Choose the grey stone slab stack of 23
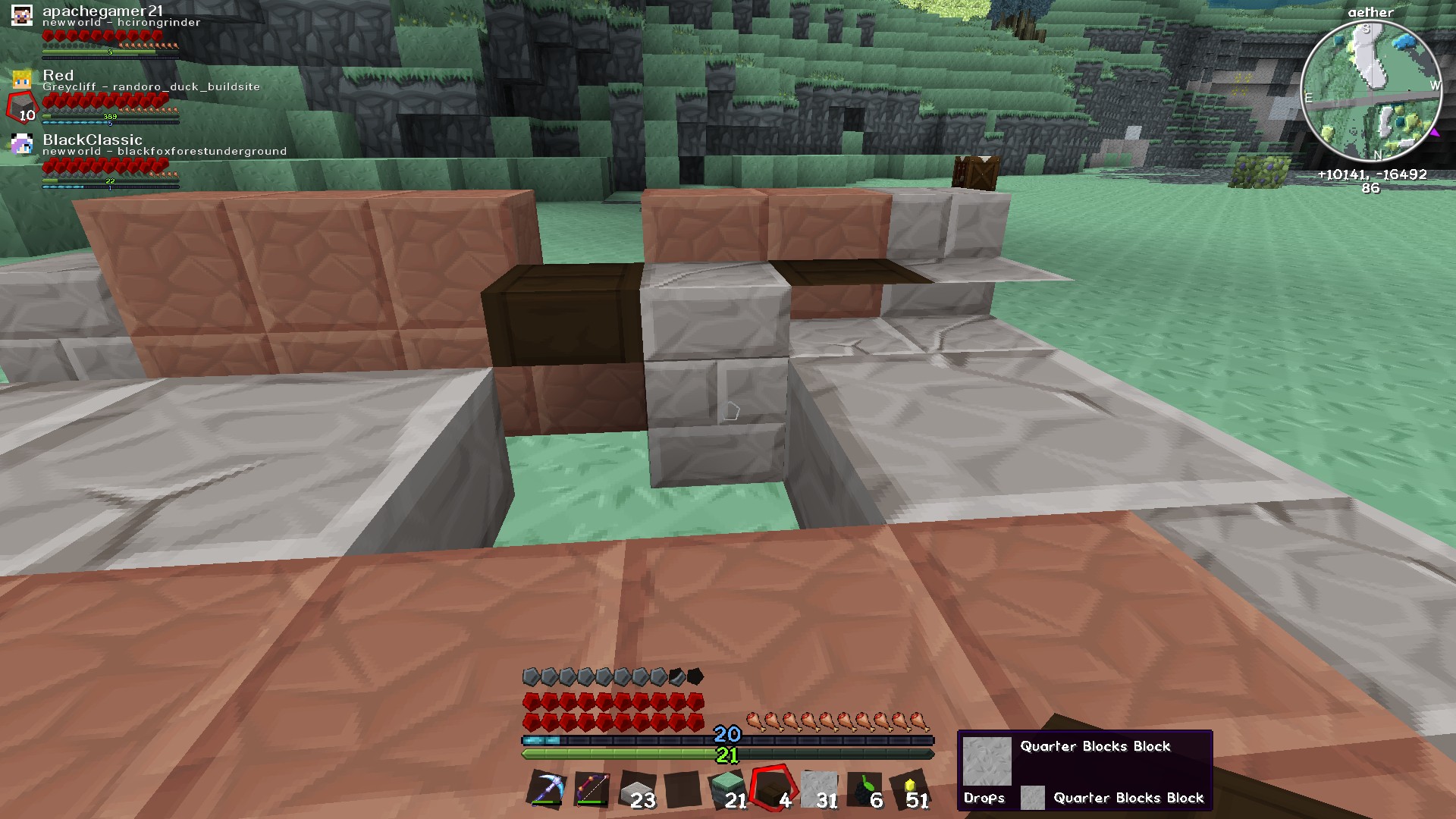Screen dimensions: 1456x819 [638, 790]
